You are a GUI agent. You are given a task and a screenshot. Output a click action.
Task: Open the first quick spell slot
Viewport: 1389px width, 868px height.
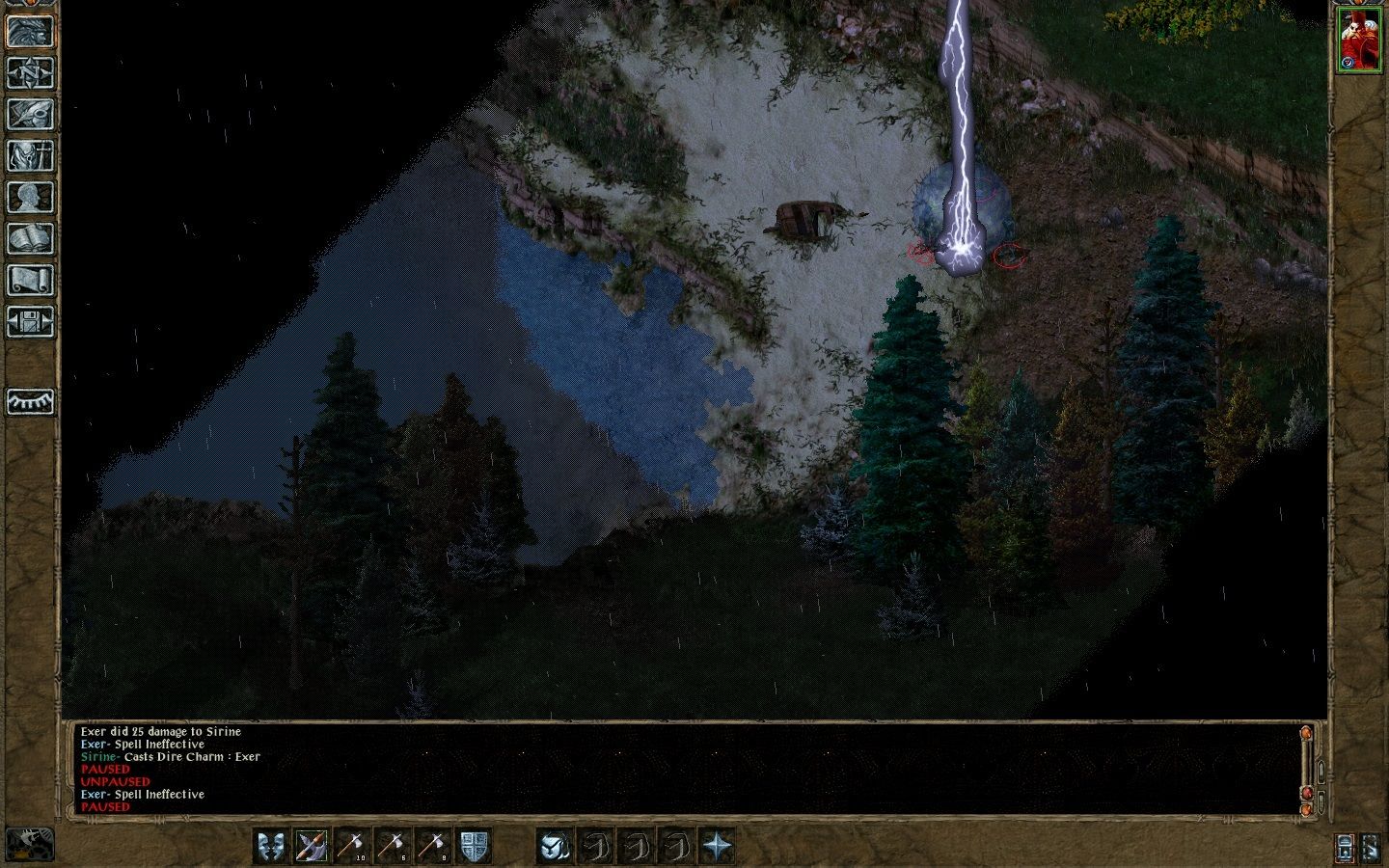[596, 847]
